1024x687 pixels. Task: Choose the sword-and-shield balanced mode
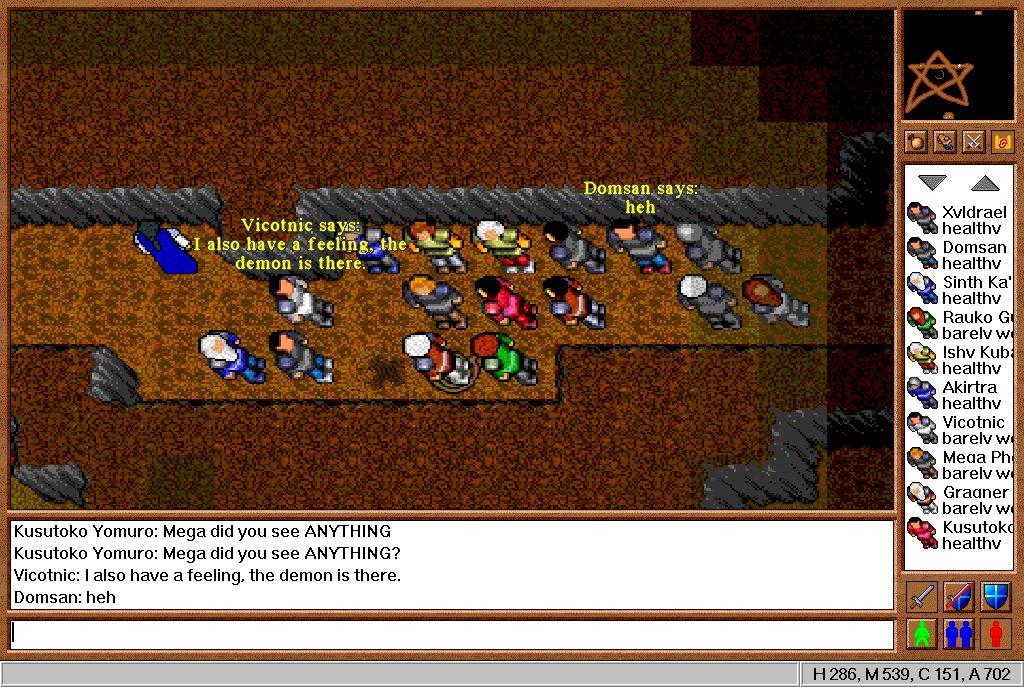(958, 597)
